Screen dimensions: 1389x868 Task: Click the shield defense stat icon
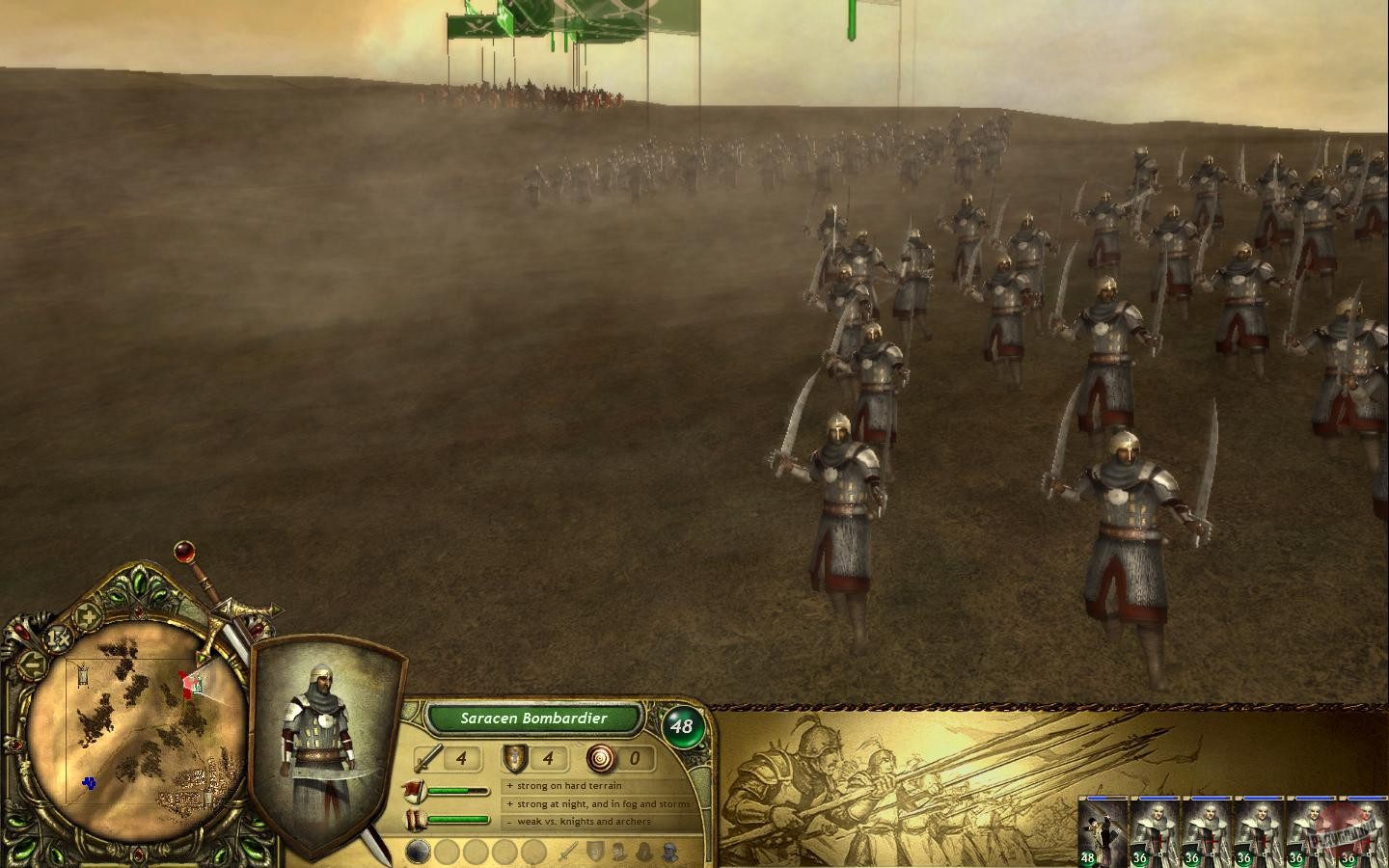click(514, 759)
